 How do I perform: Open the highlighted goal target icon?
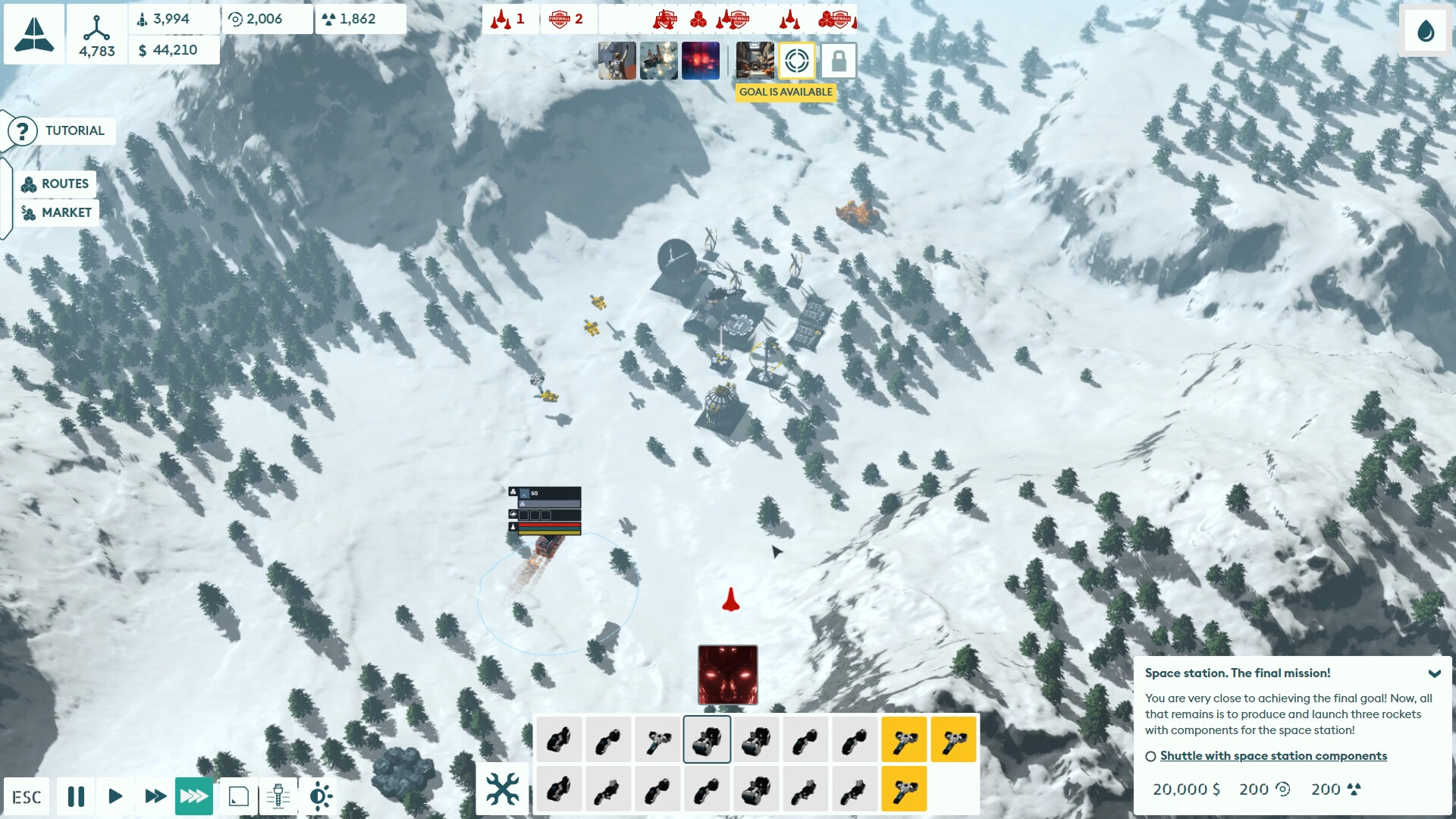click(x=798, y=61)
